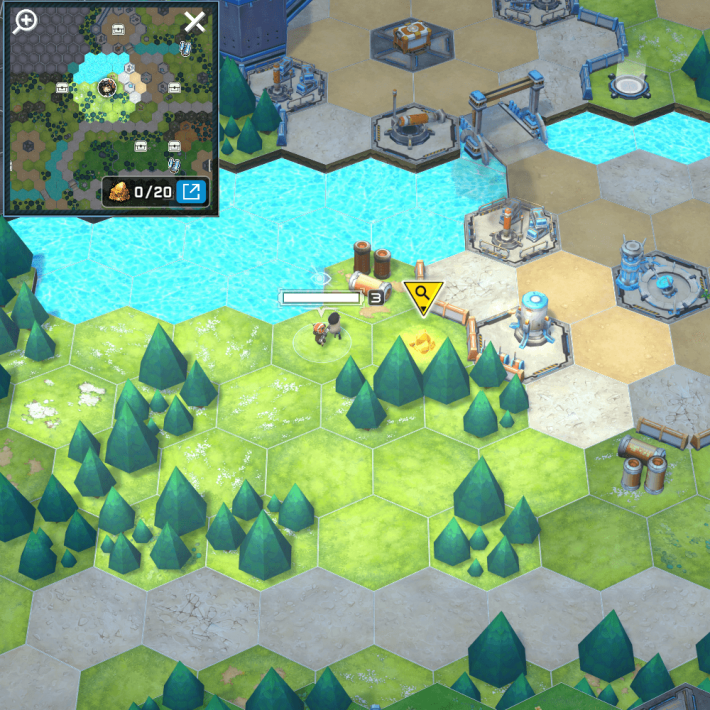The width and height of the screenshot is (710, 710).
Task: Close the minimap panel
Action: (x=194, y=22)
